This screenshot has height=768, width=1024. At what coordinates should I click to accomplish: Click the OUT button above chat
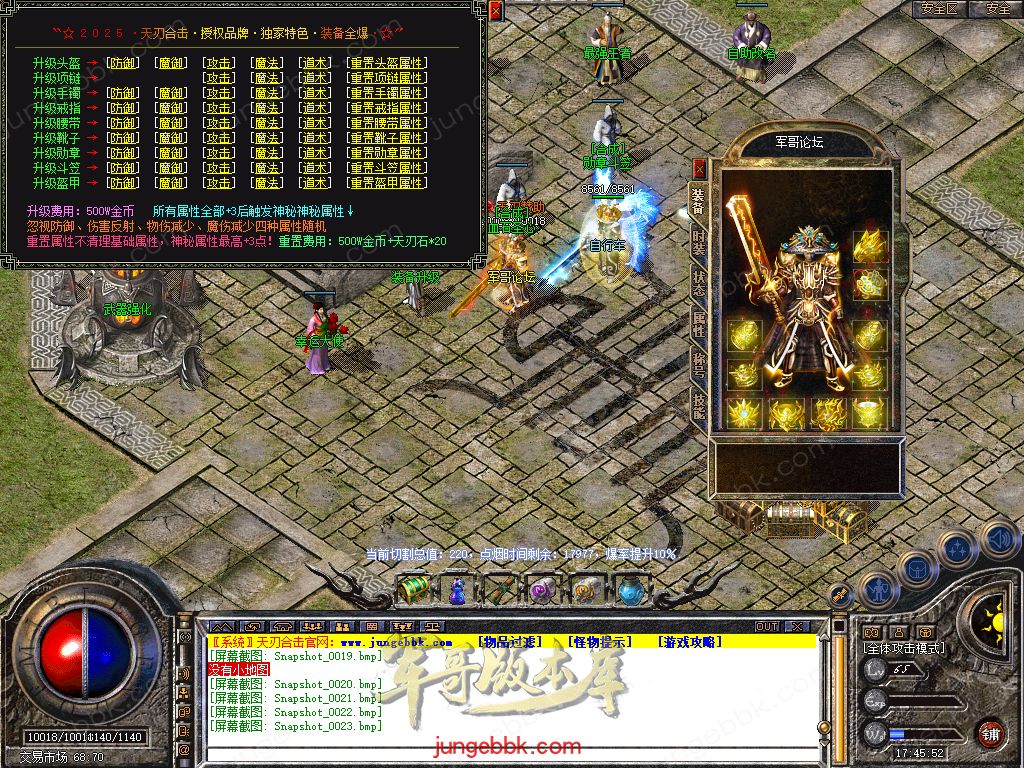coord(766,626)
